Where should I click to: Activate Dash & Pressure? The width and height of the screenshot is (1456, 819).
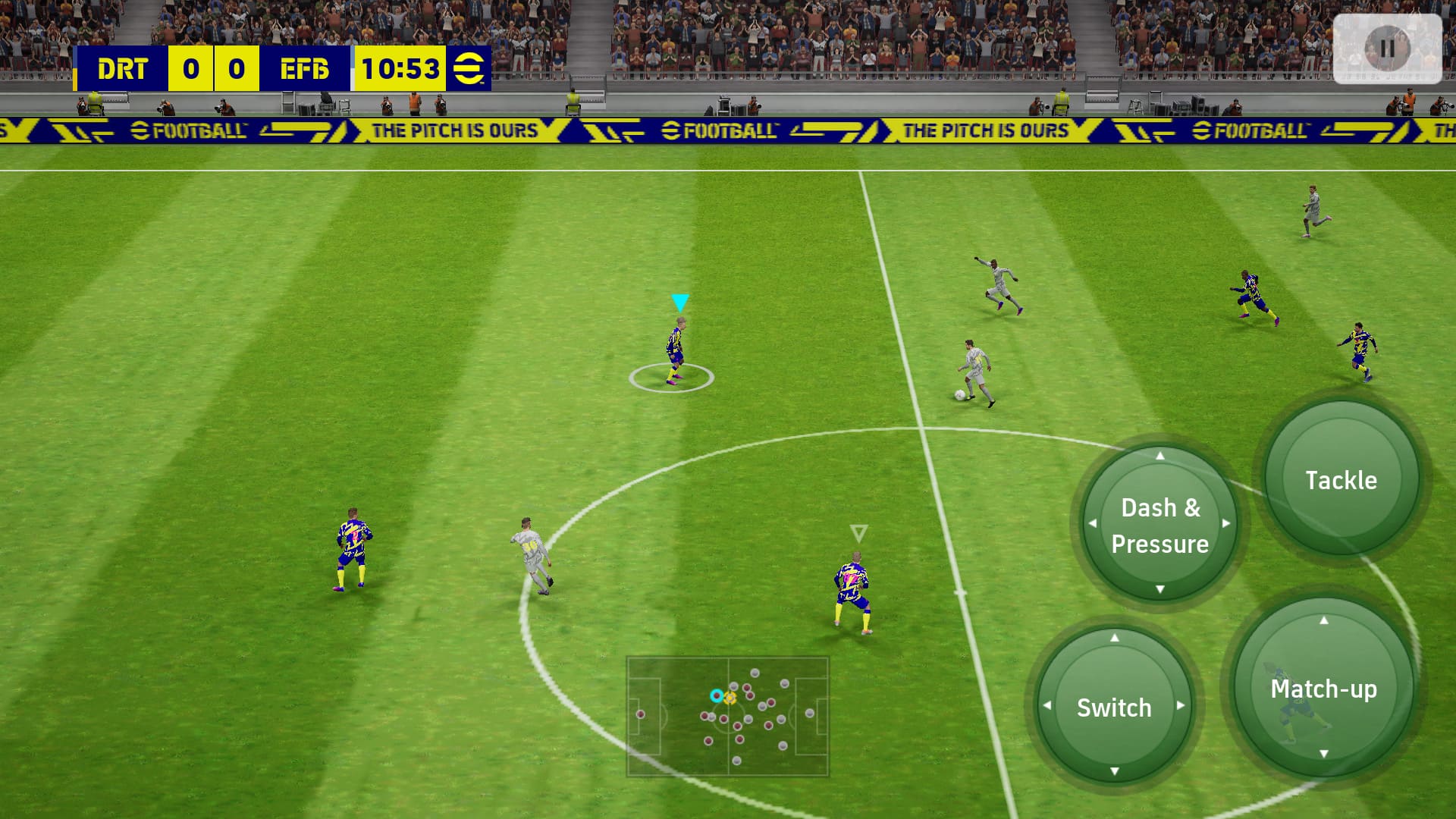click(x=1159, y=524)
